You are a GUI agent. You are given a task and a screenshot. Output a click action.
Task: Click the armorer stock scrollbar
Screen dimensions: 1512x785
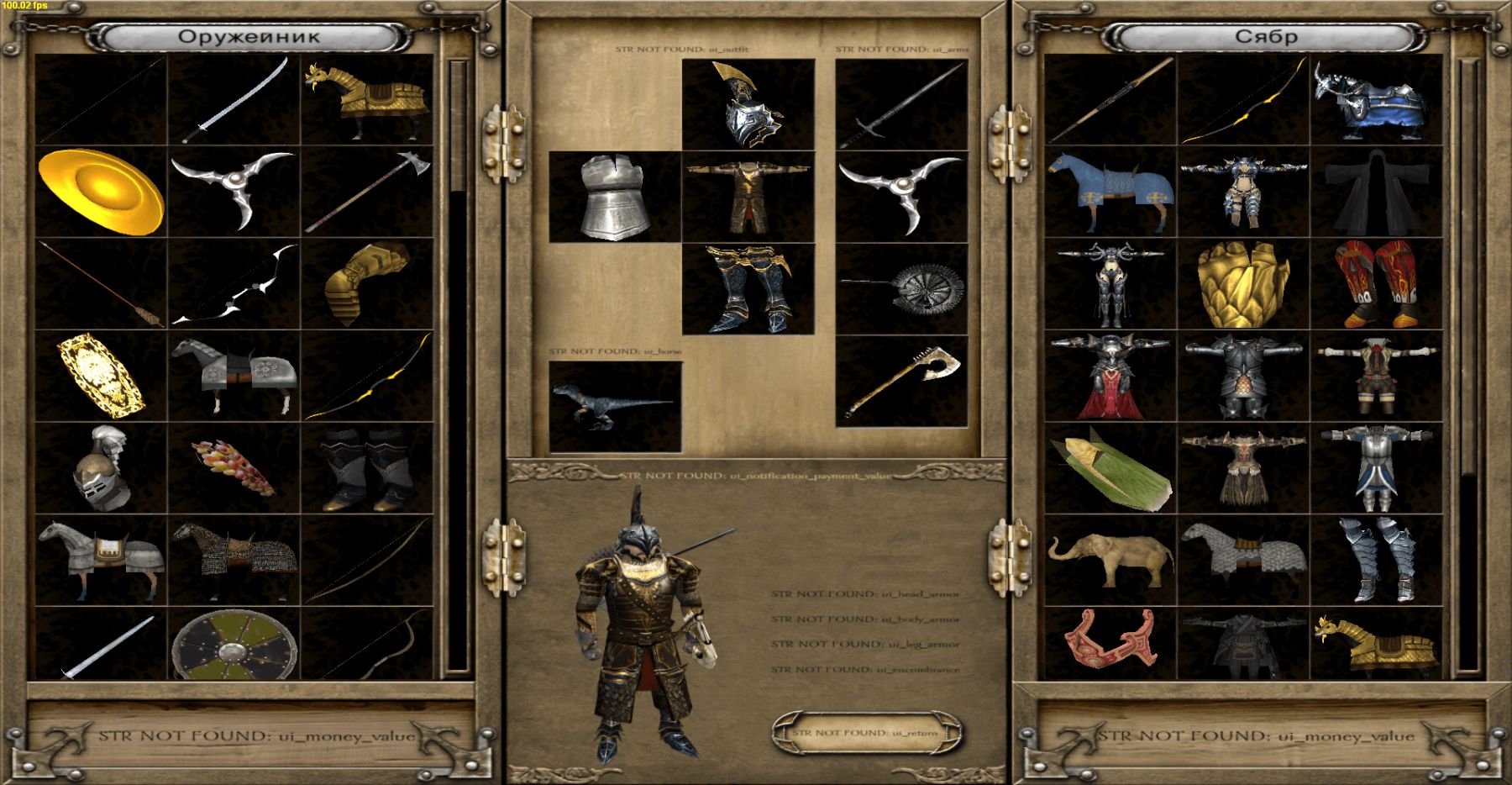458,366
